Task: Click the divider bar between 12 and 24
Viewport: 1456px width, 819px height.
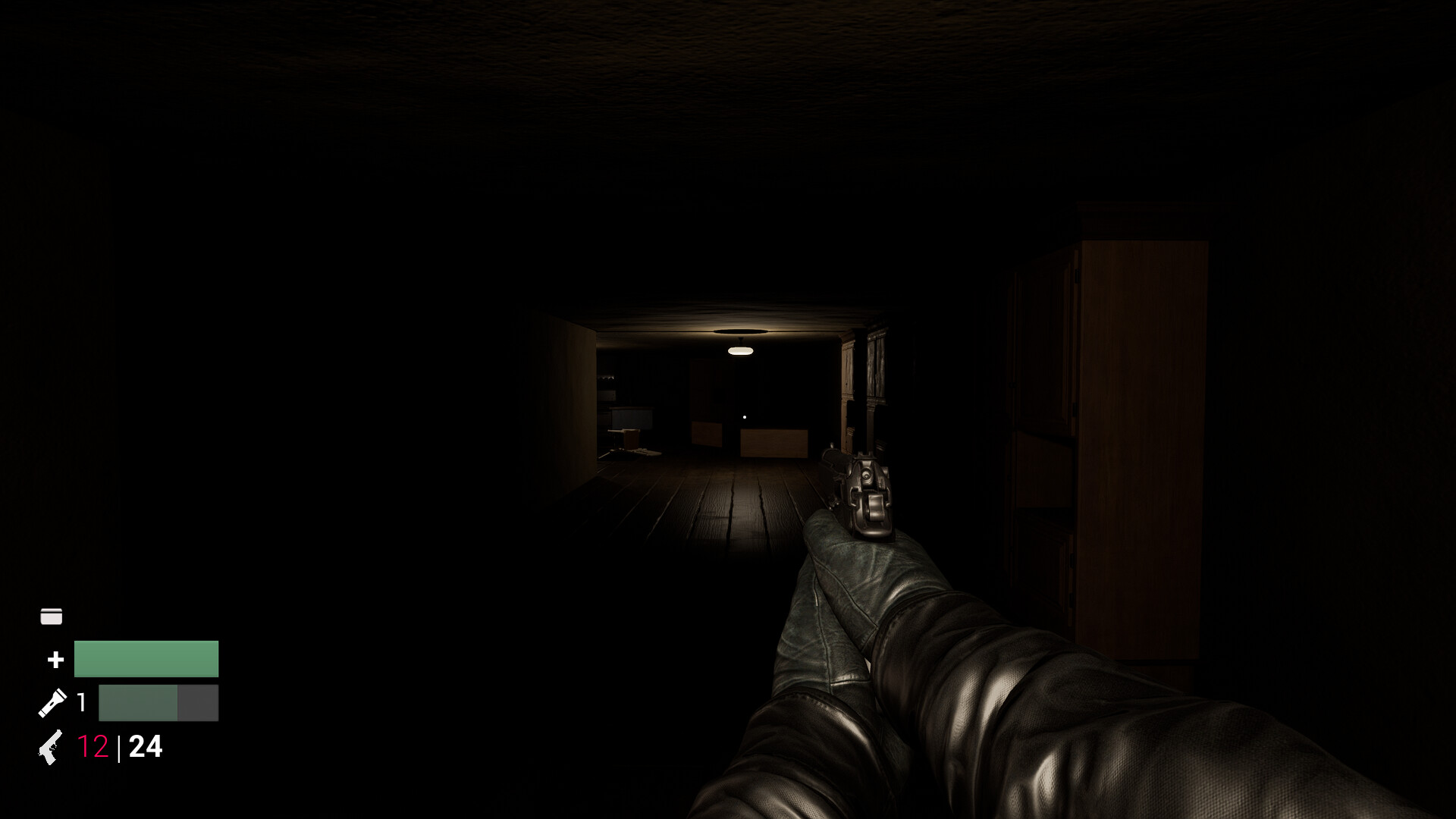Action: [119, 746]
